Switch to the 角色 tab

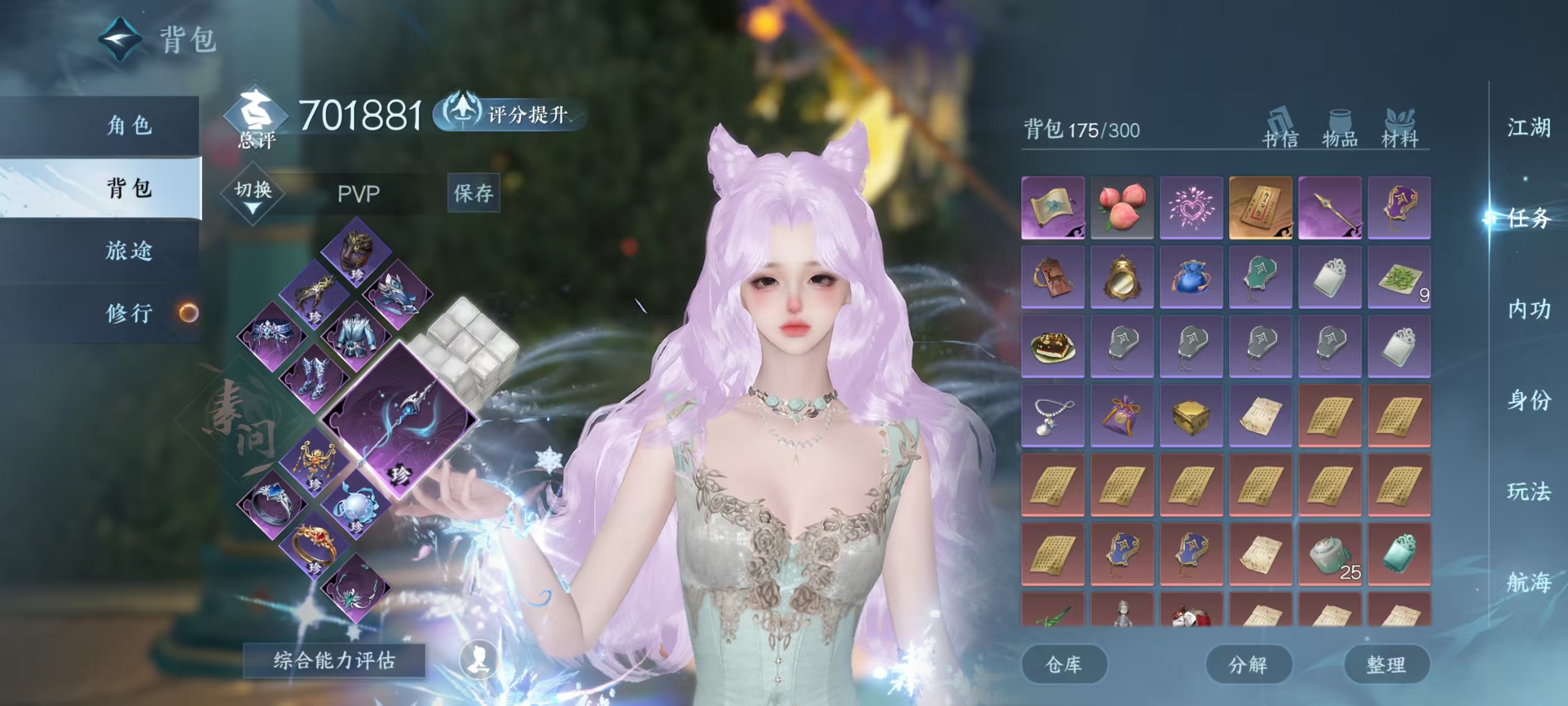[x=129, y=126]
